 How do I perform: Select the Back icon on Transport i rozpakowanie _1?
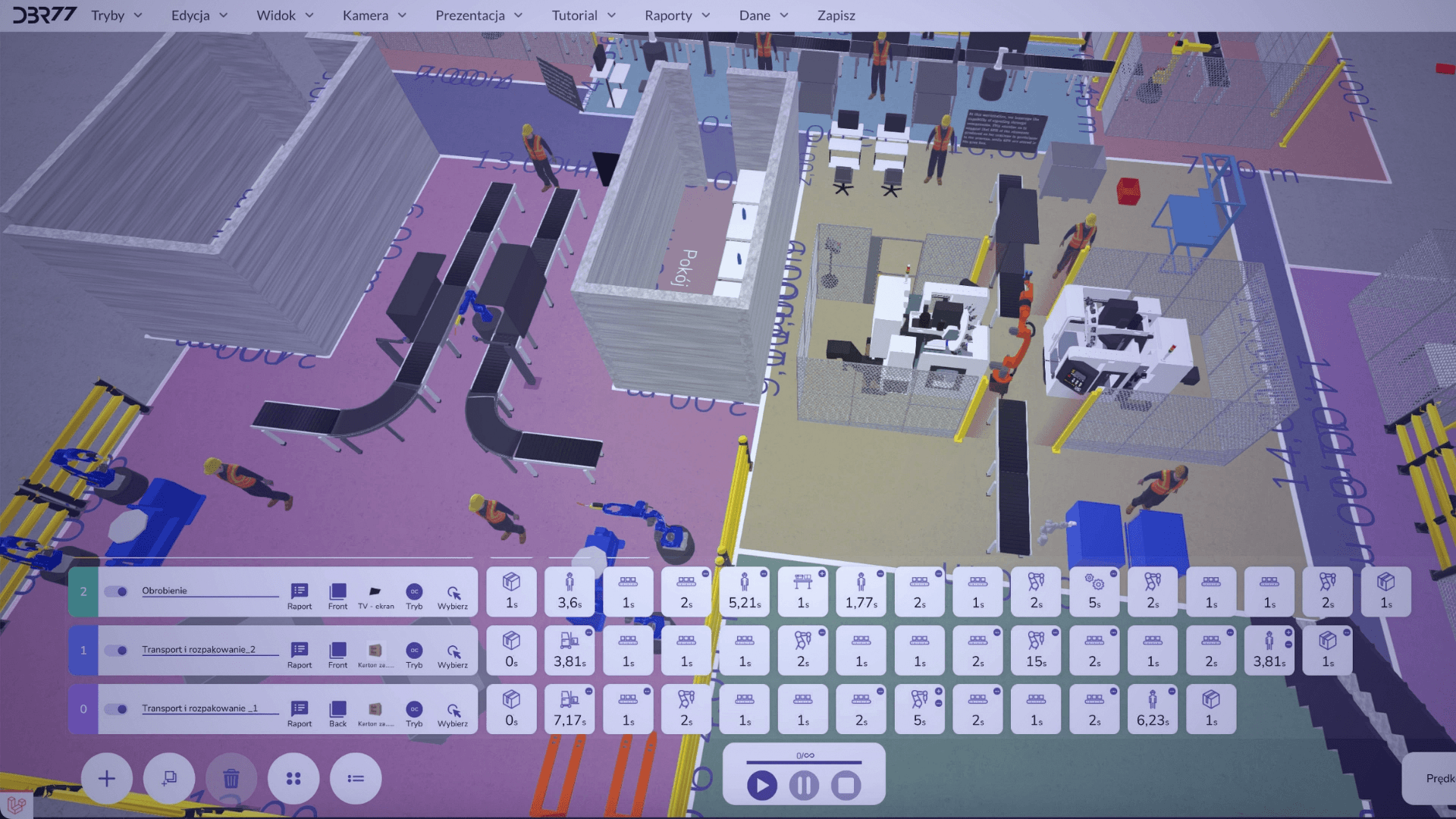click(x=337, y=709)
